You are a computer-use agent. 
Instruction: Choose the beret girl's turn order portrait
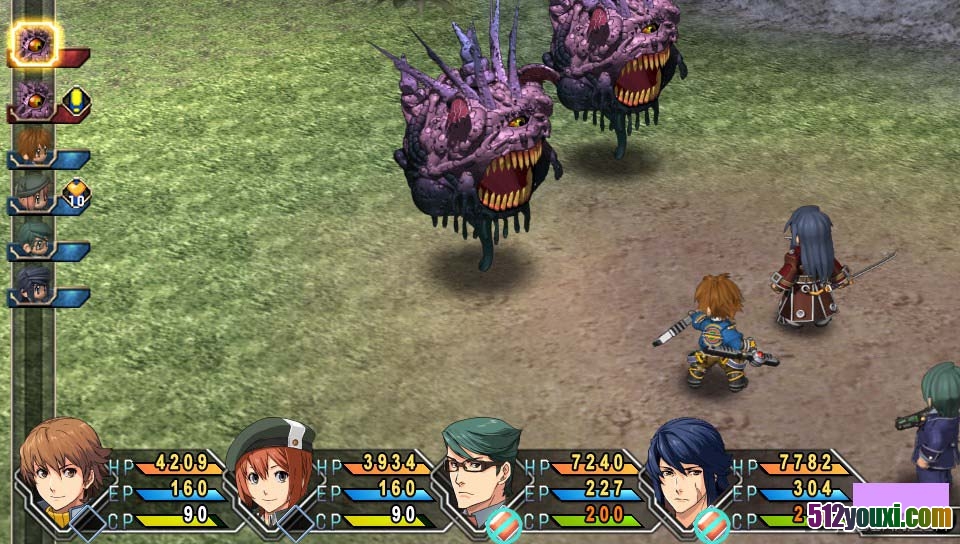pos(34,190)
